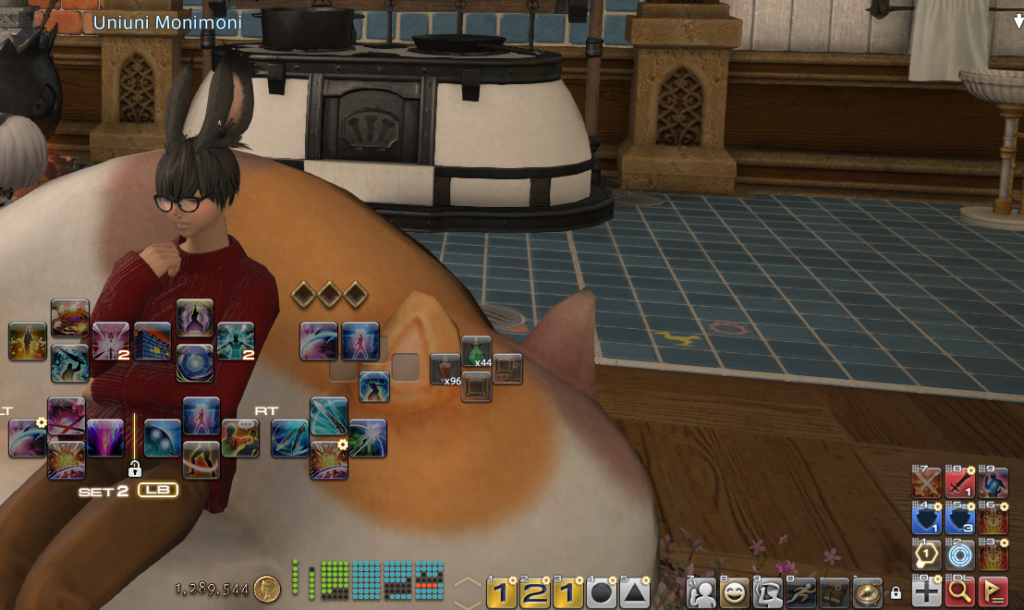Activate the castle rampart wall ability
Image resolution: width=1024 pixels, height=610 pixels.
152,341
